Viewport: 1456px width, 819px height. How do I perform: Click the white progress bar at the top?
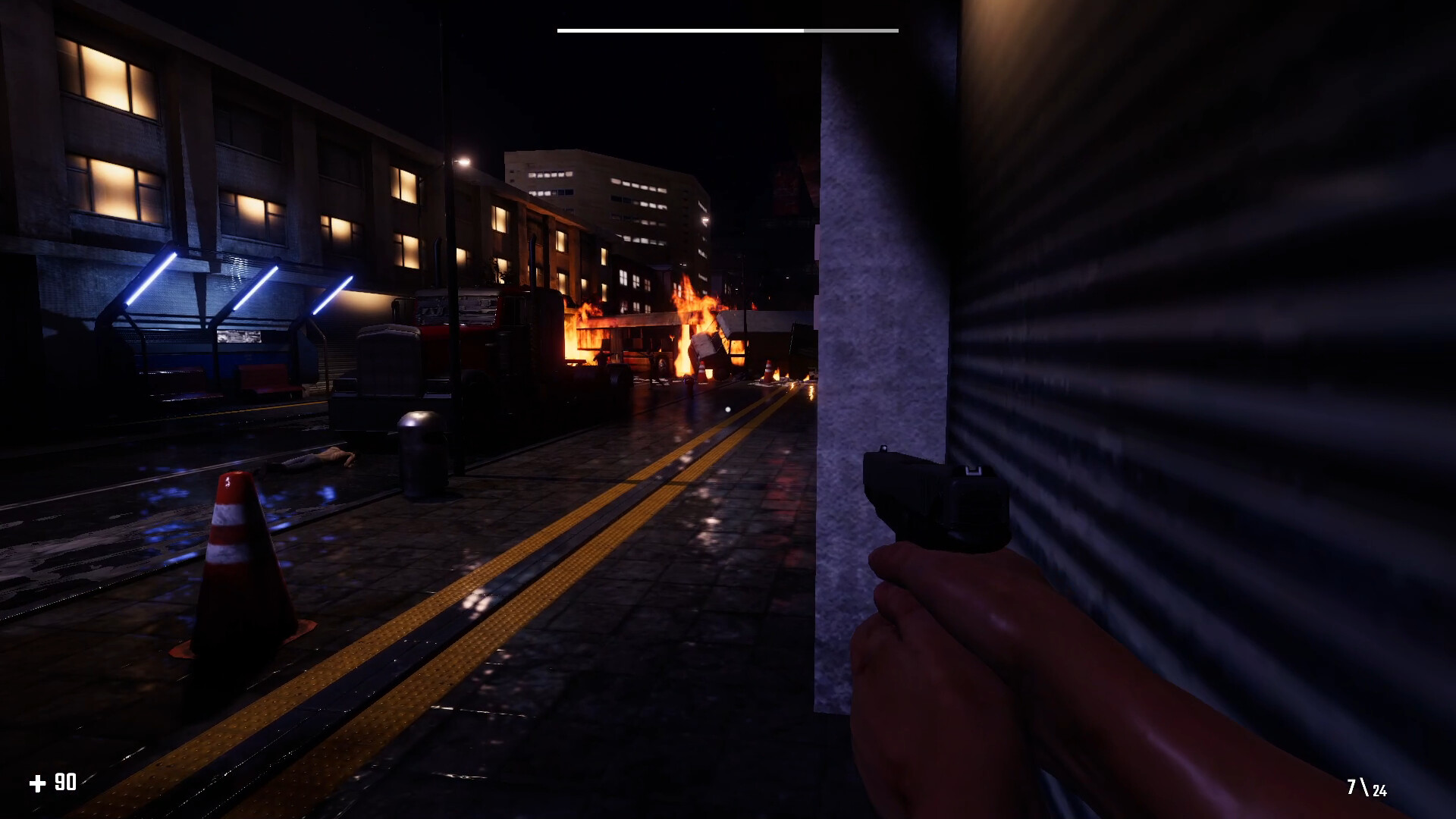pos(679,30)
